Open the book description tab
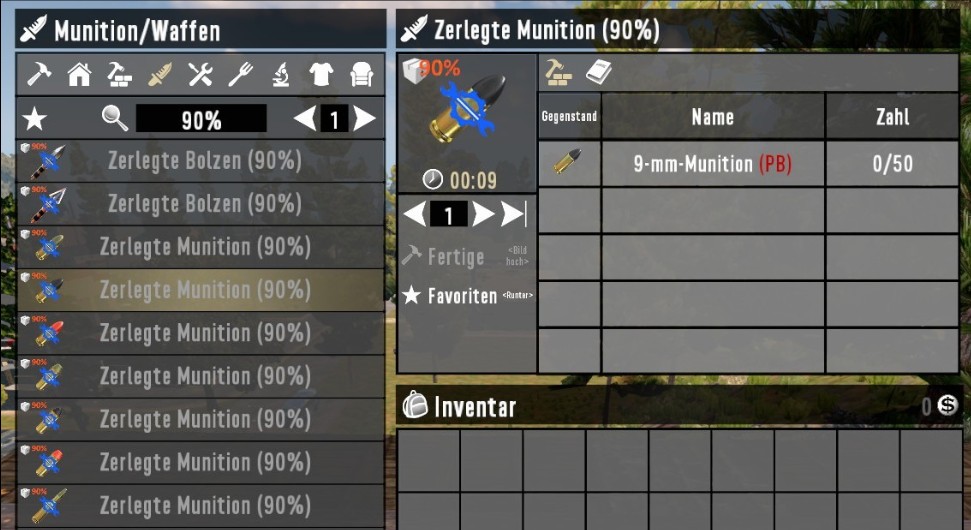The height and width of the screenshot is (530, 971). 598,72
